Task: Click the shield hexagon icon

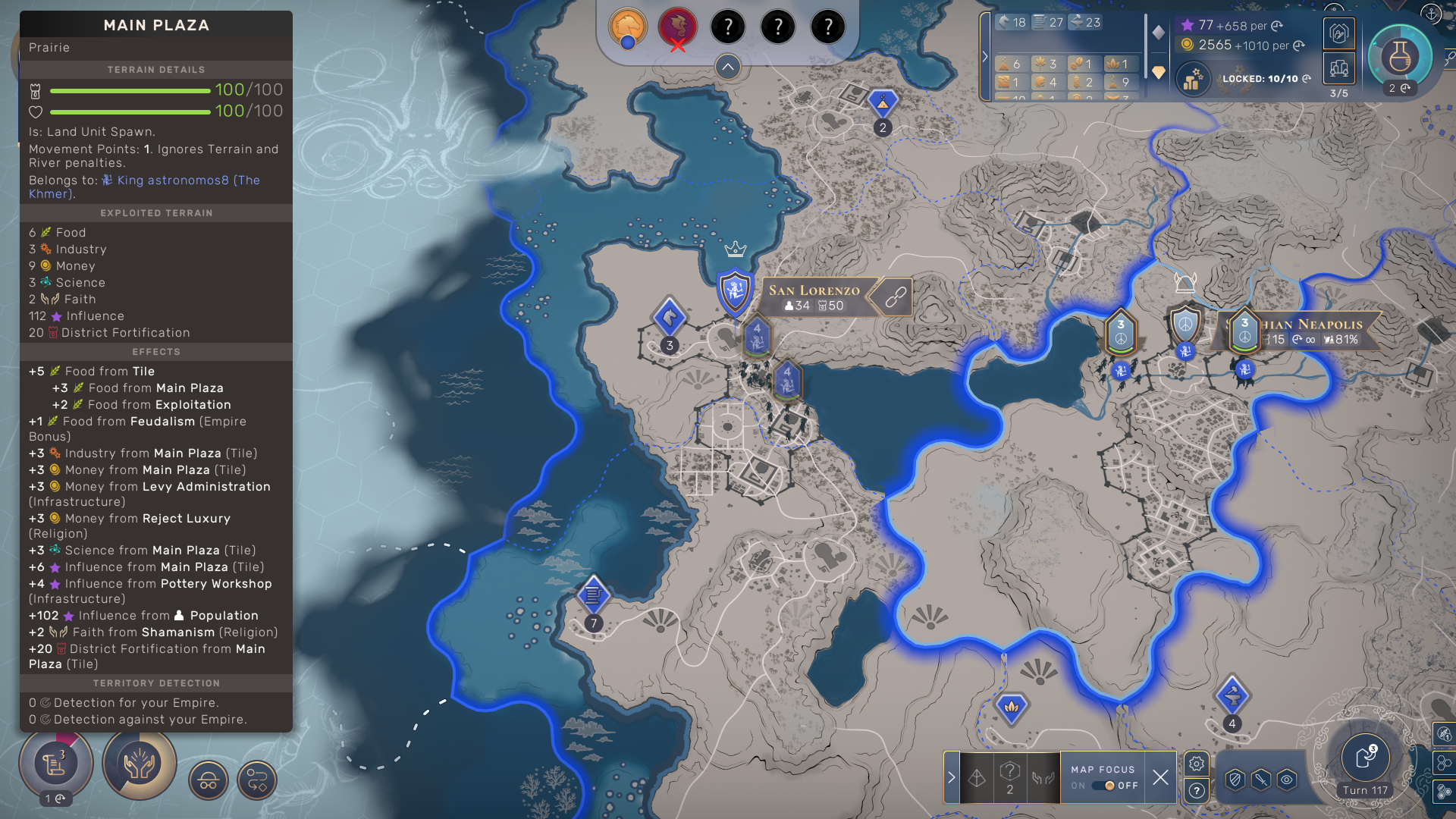Action: [x=1235, y=780]
